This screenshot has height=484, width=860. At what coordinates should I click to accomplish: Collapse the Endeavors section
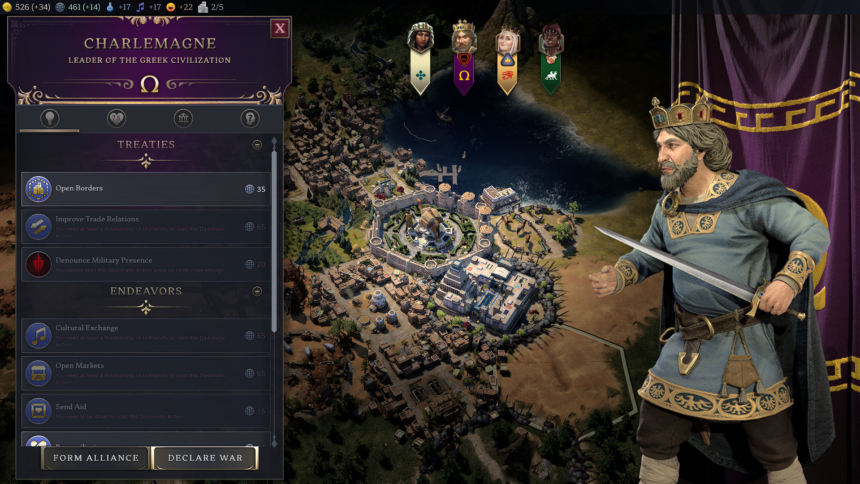coord(257,291)
